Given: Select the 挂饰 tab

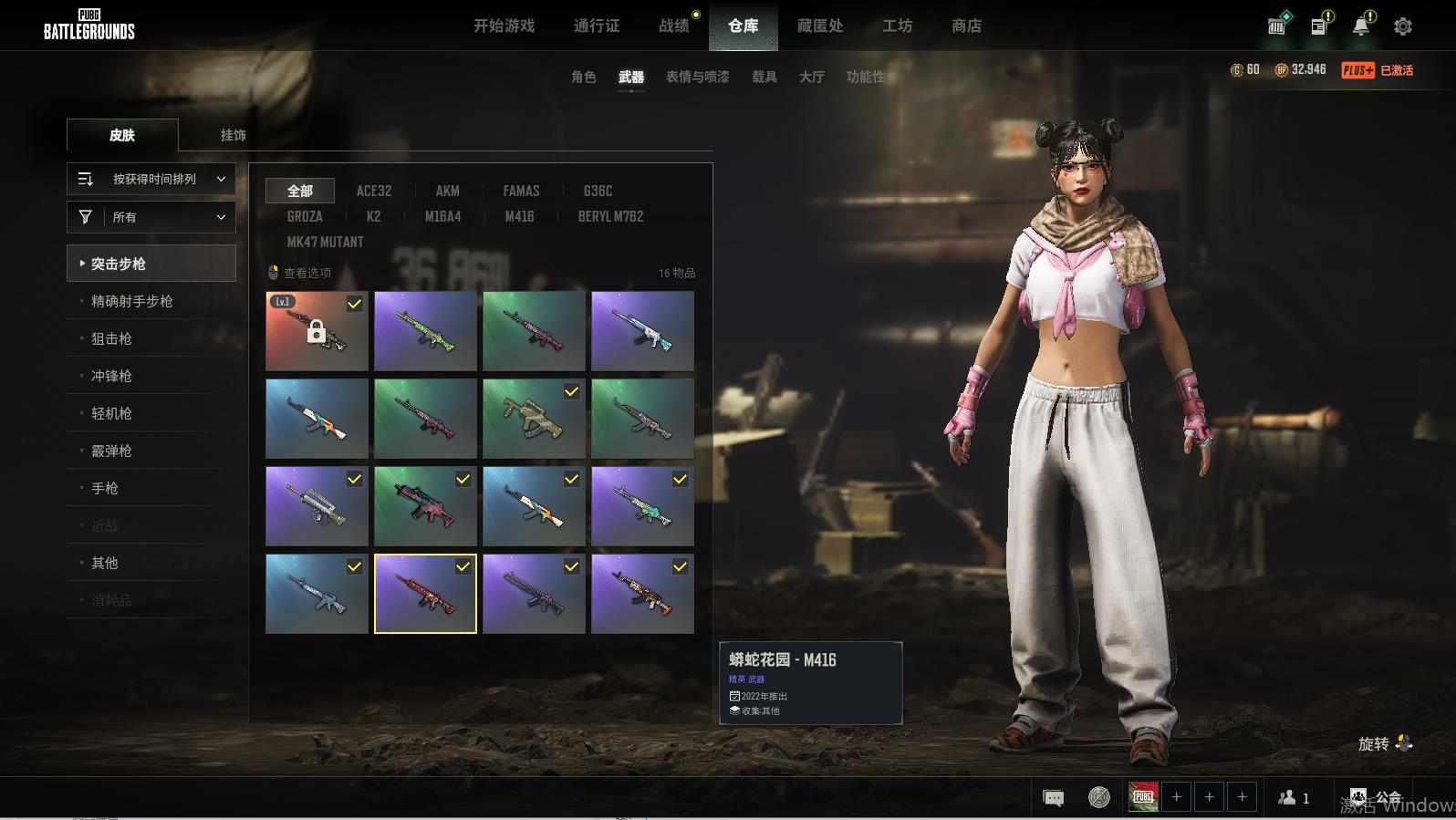Looking at the screenshot, I should tap(233, 135).
